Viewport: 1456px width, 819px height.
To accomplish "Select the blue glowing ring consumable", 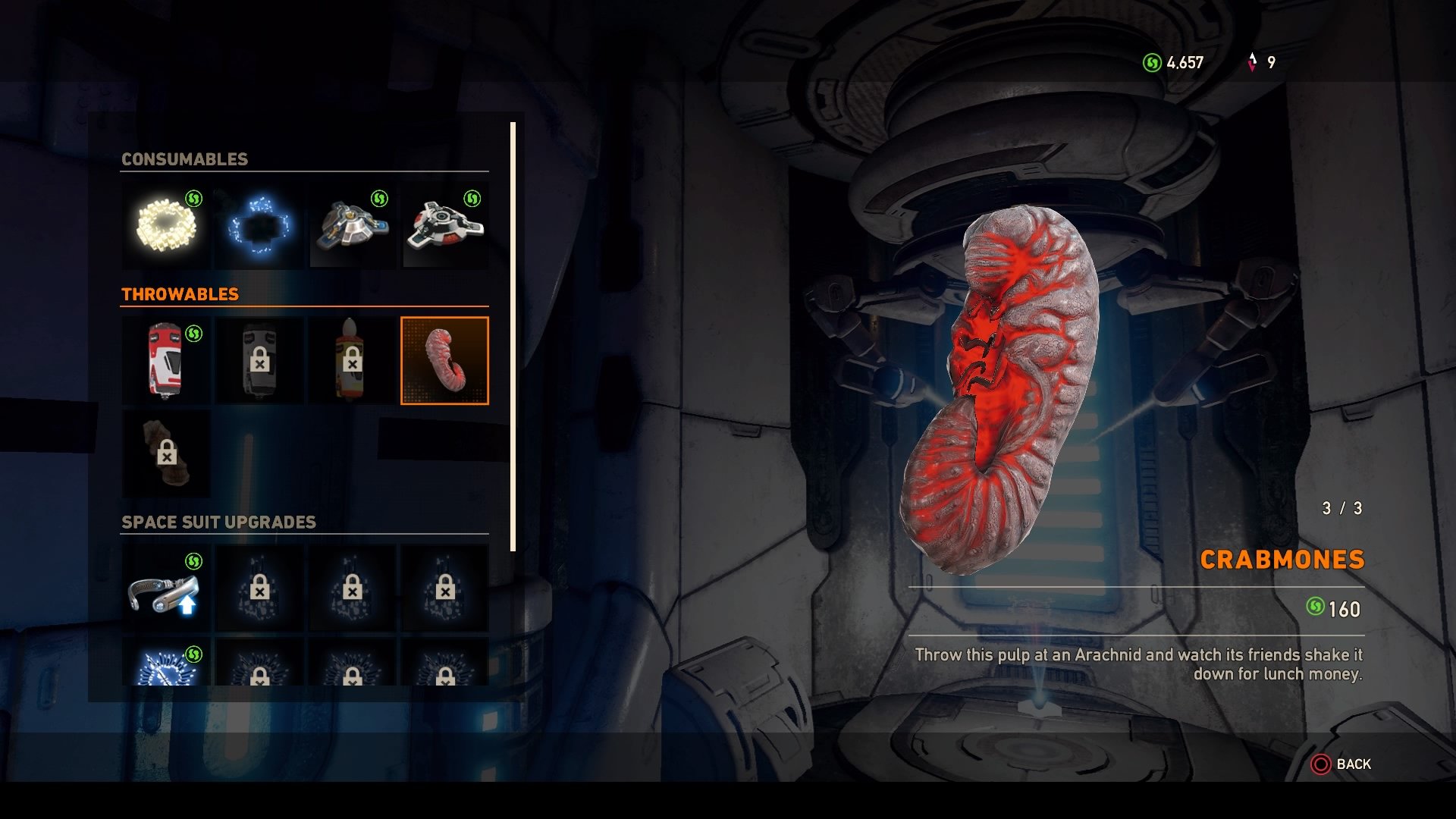I will [259, 225].
